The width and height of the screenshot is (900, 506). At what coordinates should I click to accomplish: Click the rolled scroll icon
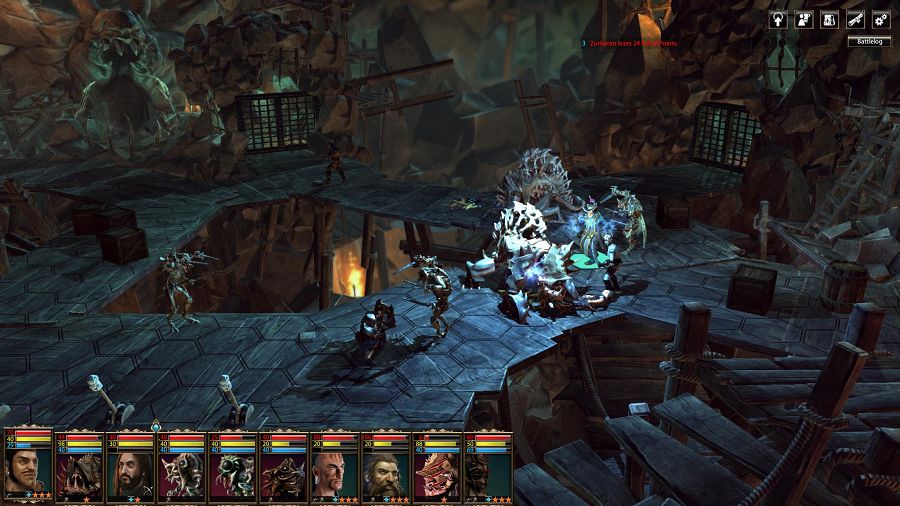pos(855,19)
